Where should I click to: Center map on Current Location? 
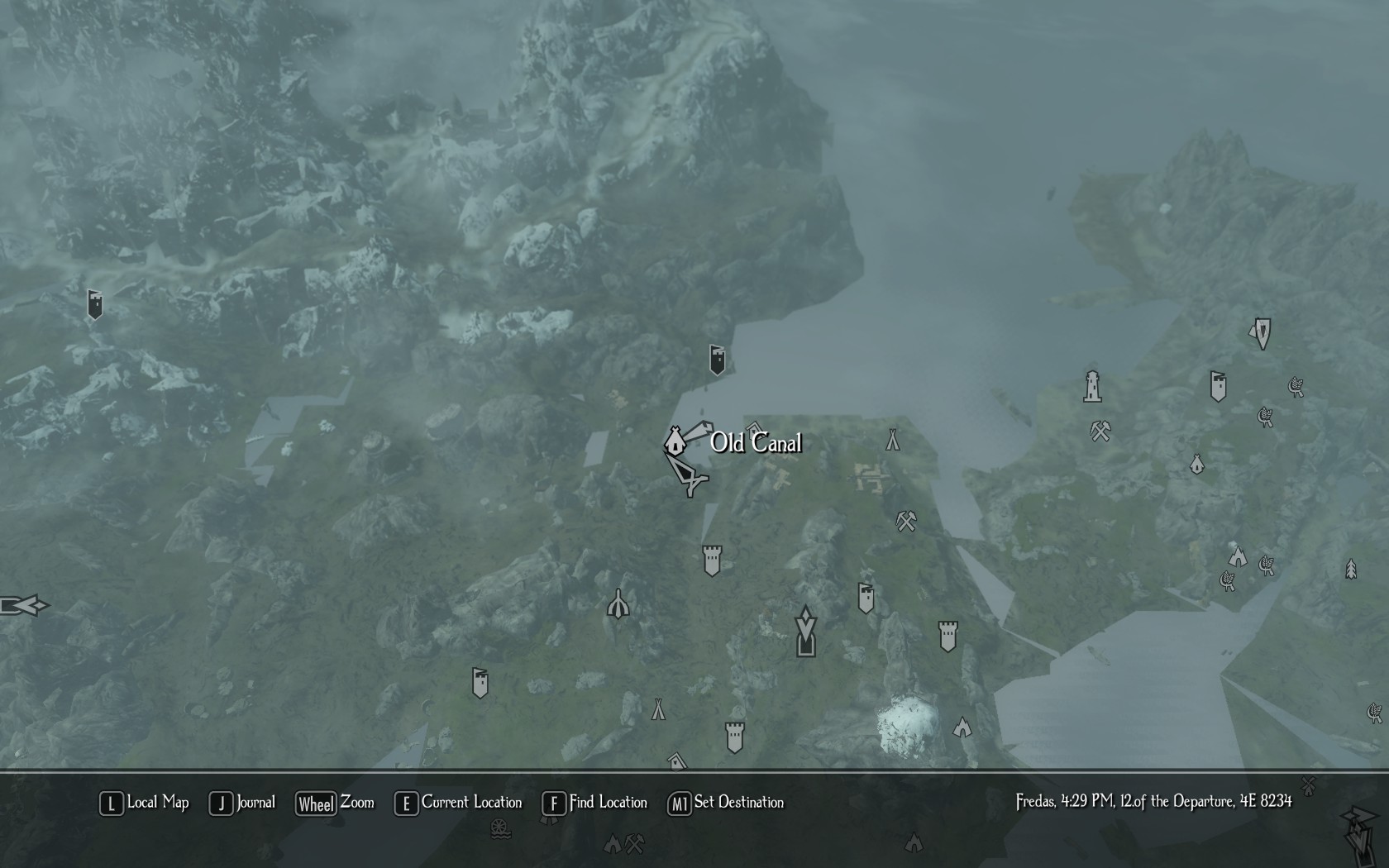tap(459, 803)
